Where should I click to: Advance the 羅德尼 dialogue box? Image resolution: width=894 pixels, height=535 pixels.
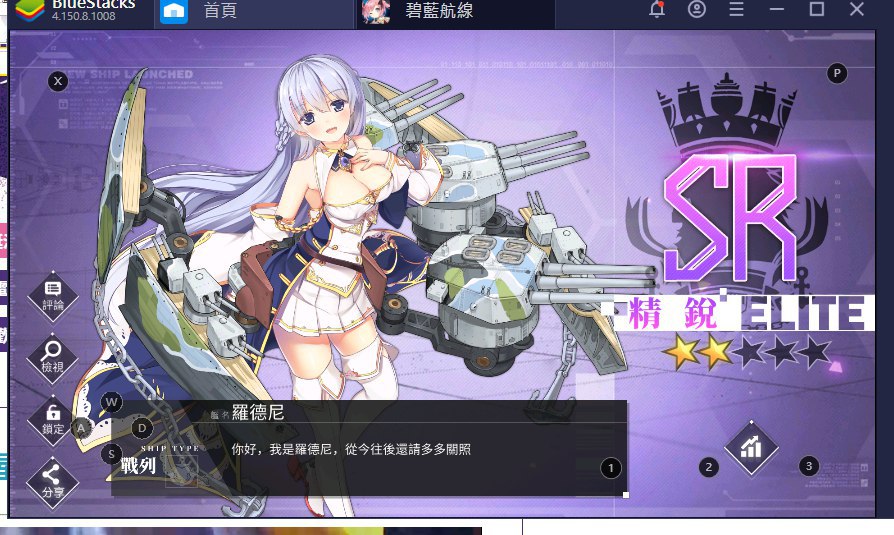coord(368,449)
